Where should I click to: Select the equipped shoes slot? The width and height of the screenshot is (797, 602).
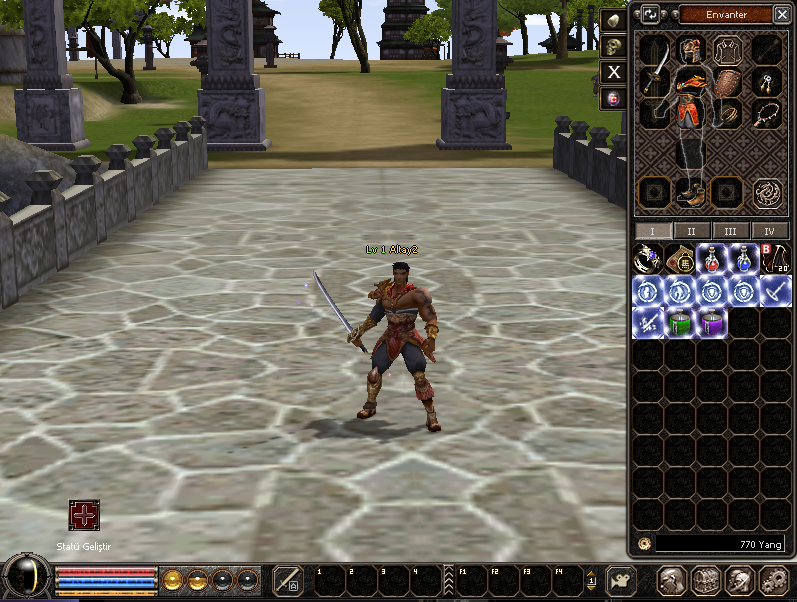coord(691,191)
